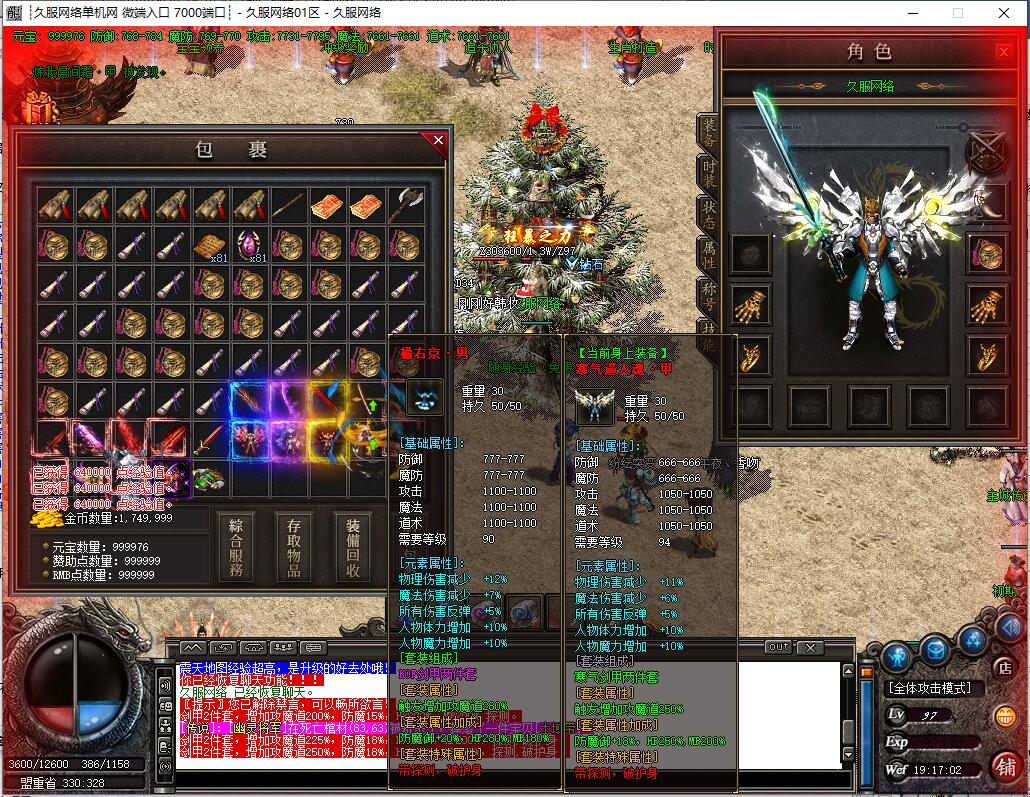
Task: Open the 铺 shop button
Action: click(1004, 765)
